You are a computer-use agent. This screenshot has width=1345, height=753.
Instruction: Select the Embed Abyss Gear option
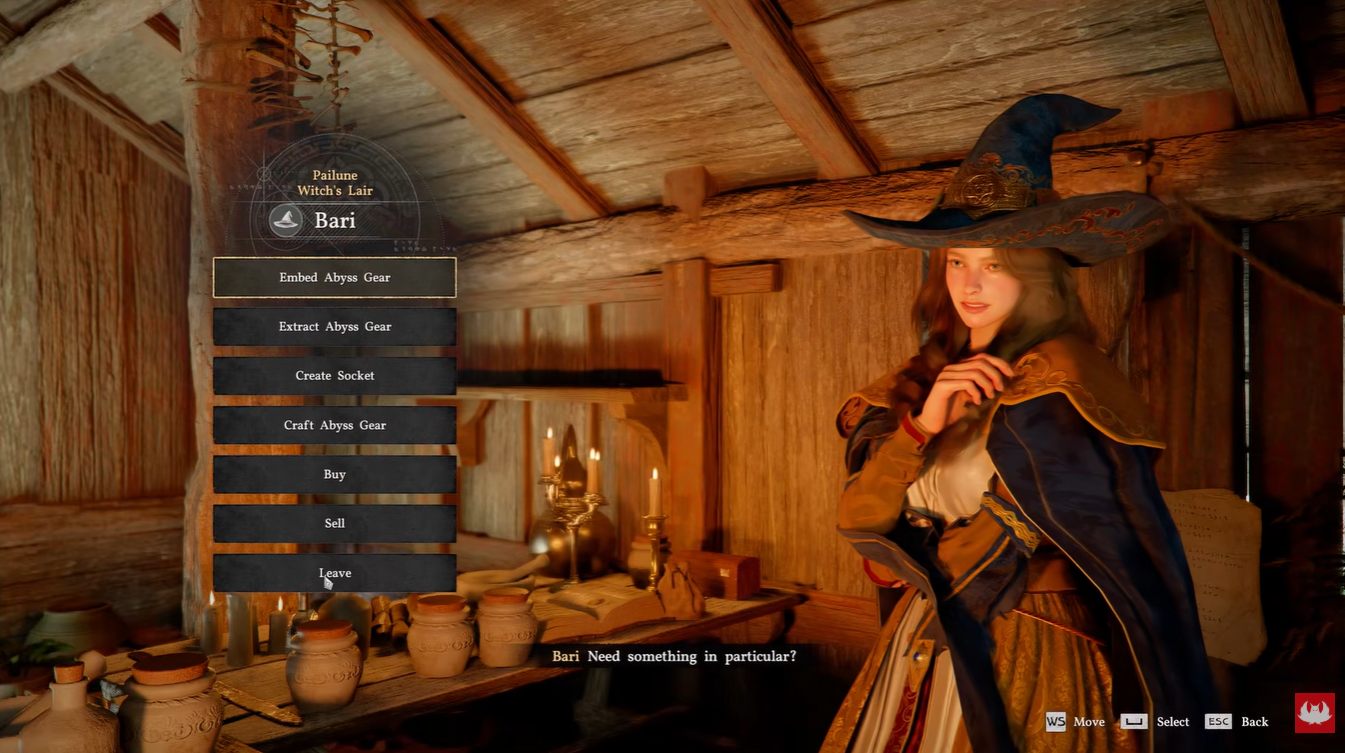334,277
